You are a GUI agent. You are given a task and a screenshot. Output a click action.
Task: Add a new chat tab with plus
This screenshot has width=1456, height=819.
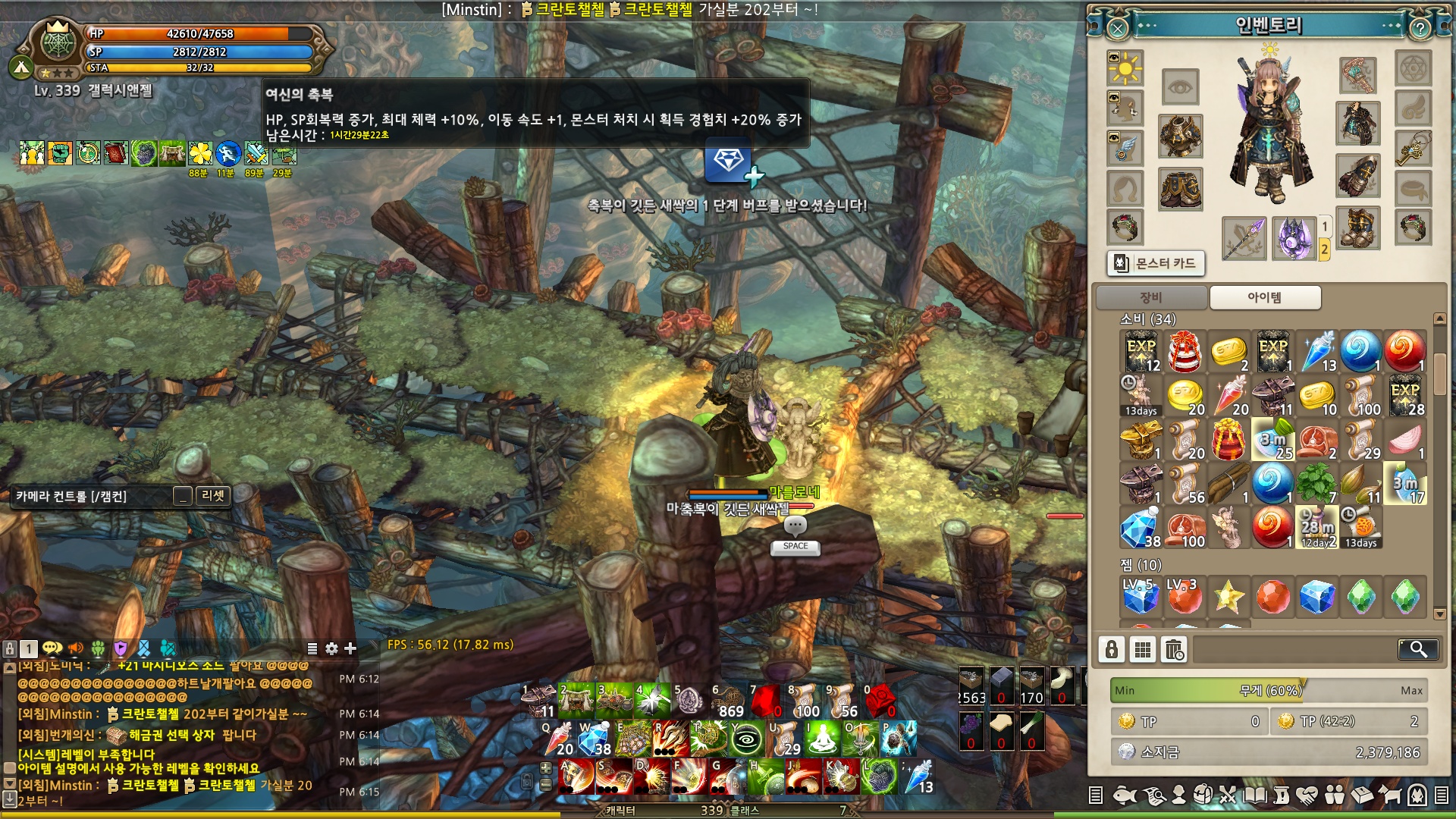pos(350,648)
